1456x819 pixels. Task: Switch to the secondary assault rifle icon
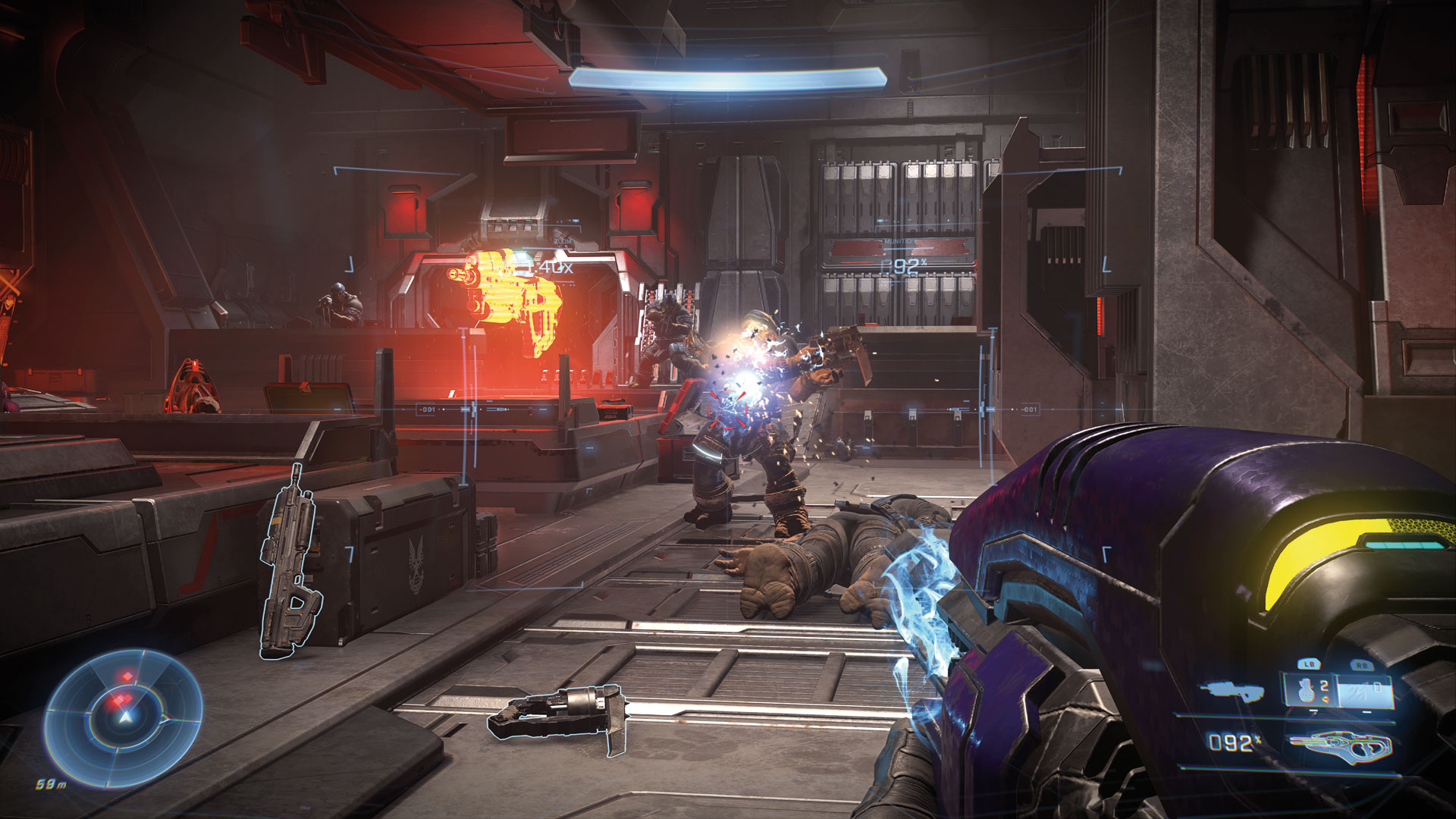(1232, 690)
